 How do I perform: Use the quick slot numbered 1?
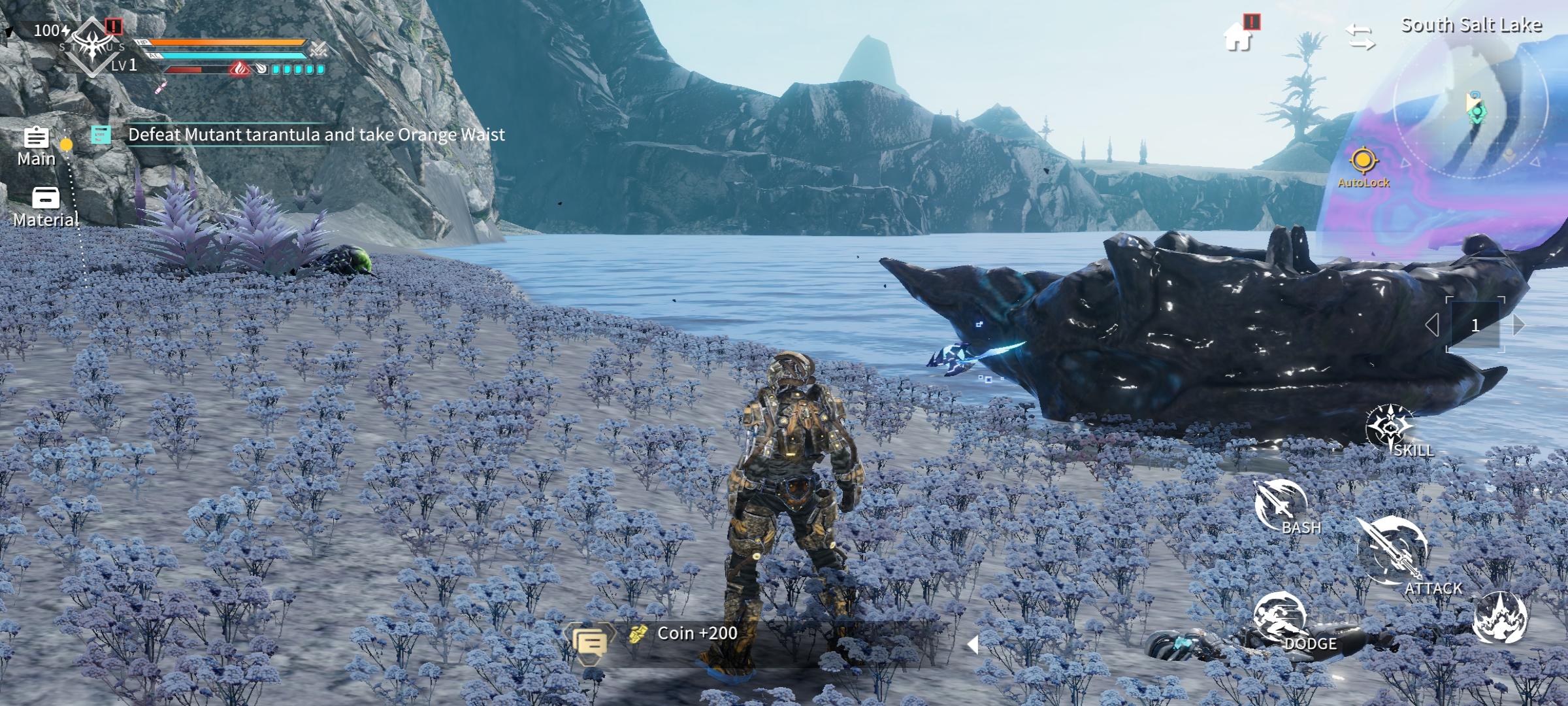coord(1475,325)
